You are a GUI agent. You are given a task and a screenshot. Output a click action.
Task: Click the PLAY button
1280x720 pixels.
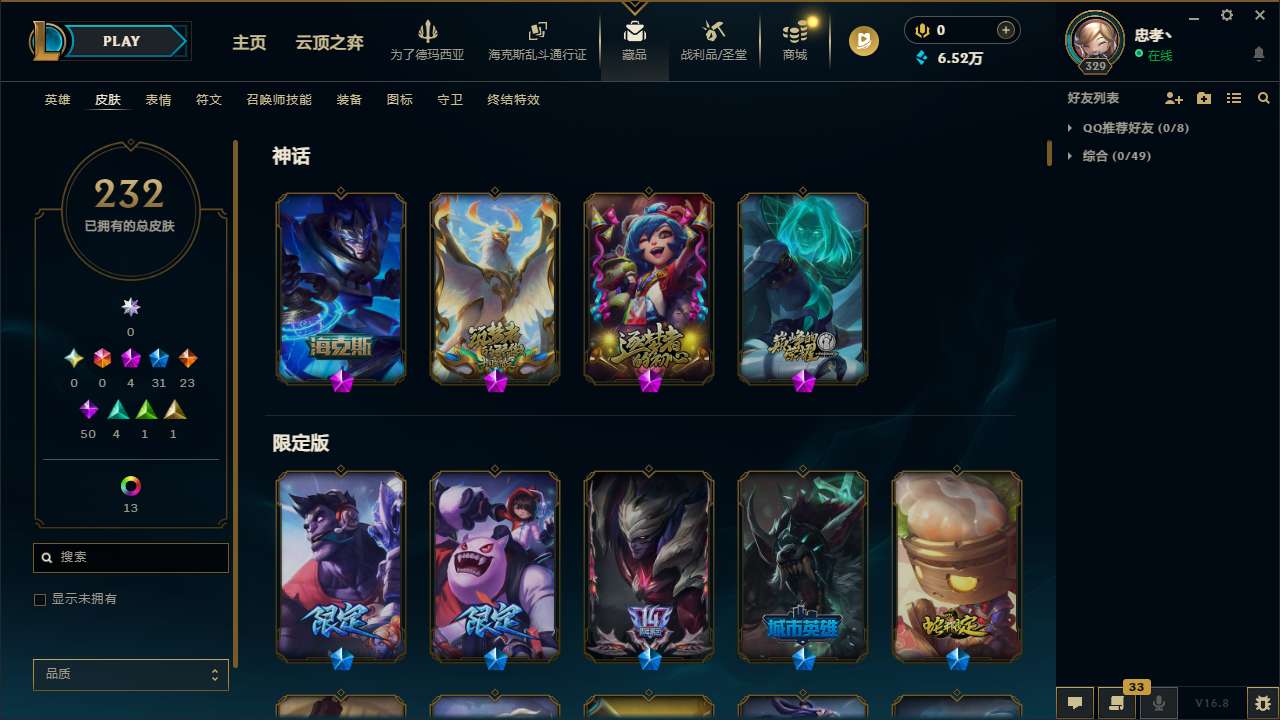pyautogui.click(x=121, y=41)
